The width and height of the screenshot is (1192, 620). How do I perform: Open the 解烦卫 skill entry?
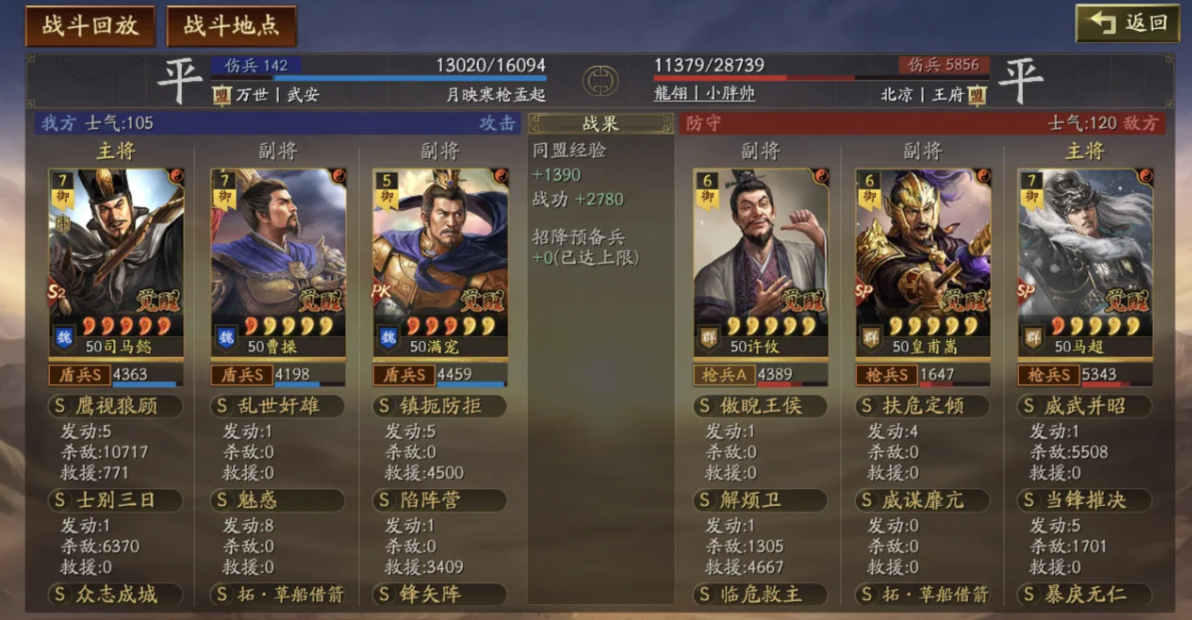point(761,500)
